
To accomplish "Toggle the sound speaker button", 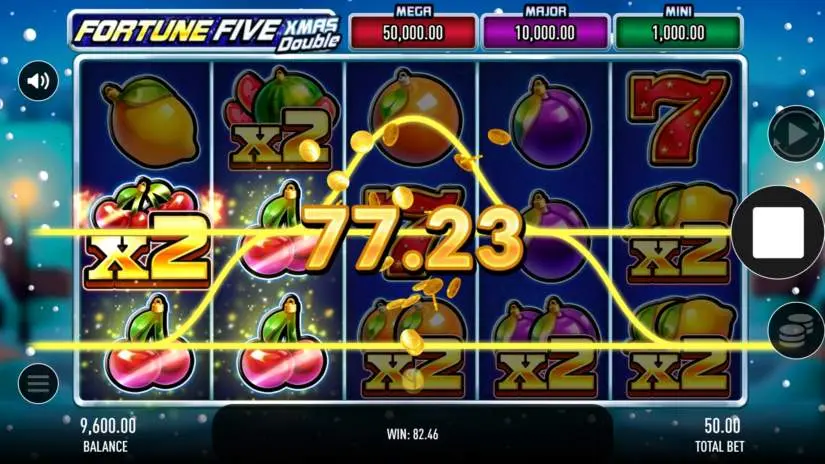I will click(x=38, y=81).
